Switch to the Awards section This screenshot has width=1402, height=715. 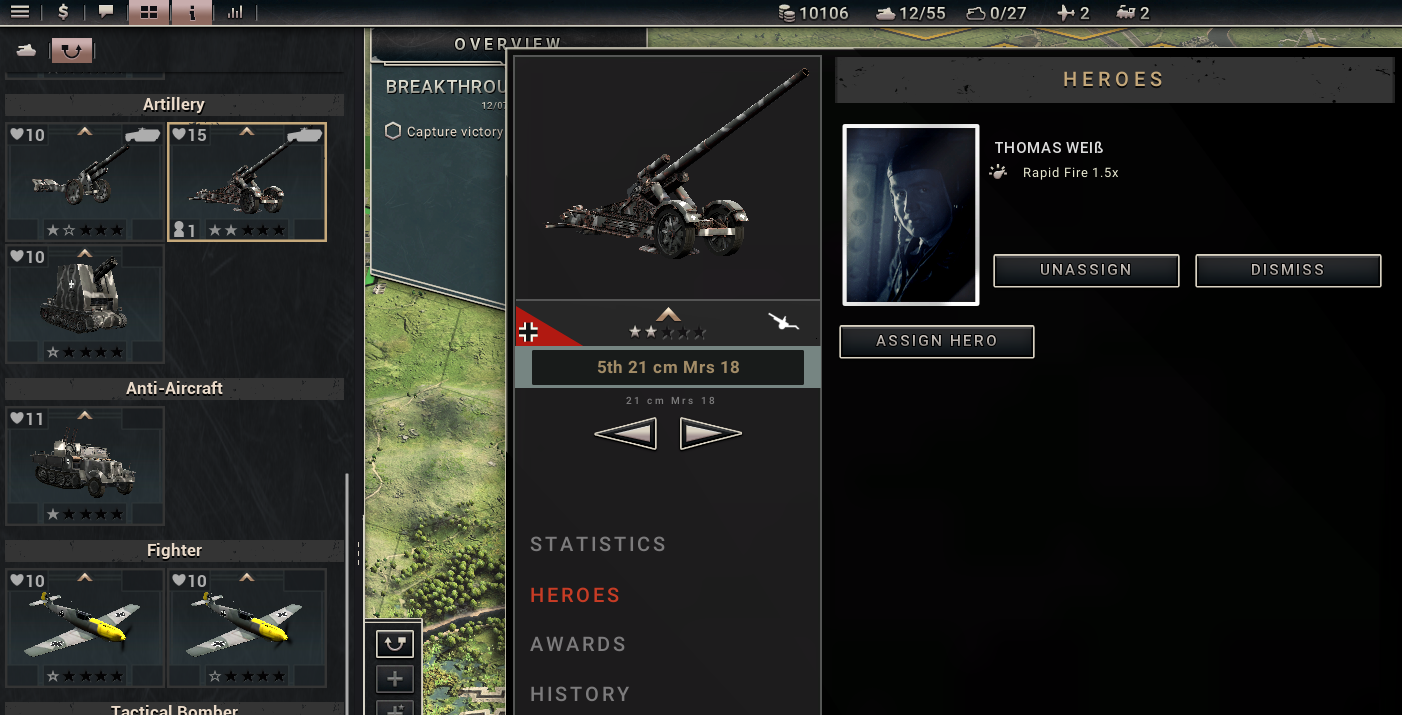click(x=578, y=644)
